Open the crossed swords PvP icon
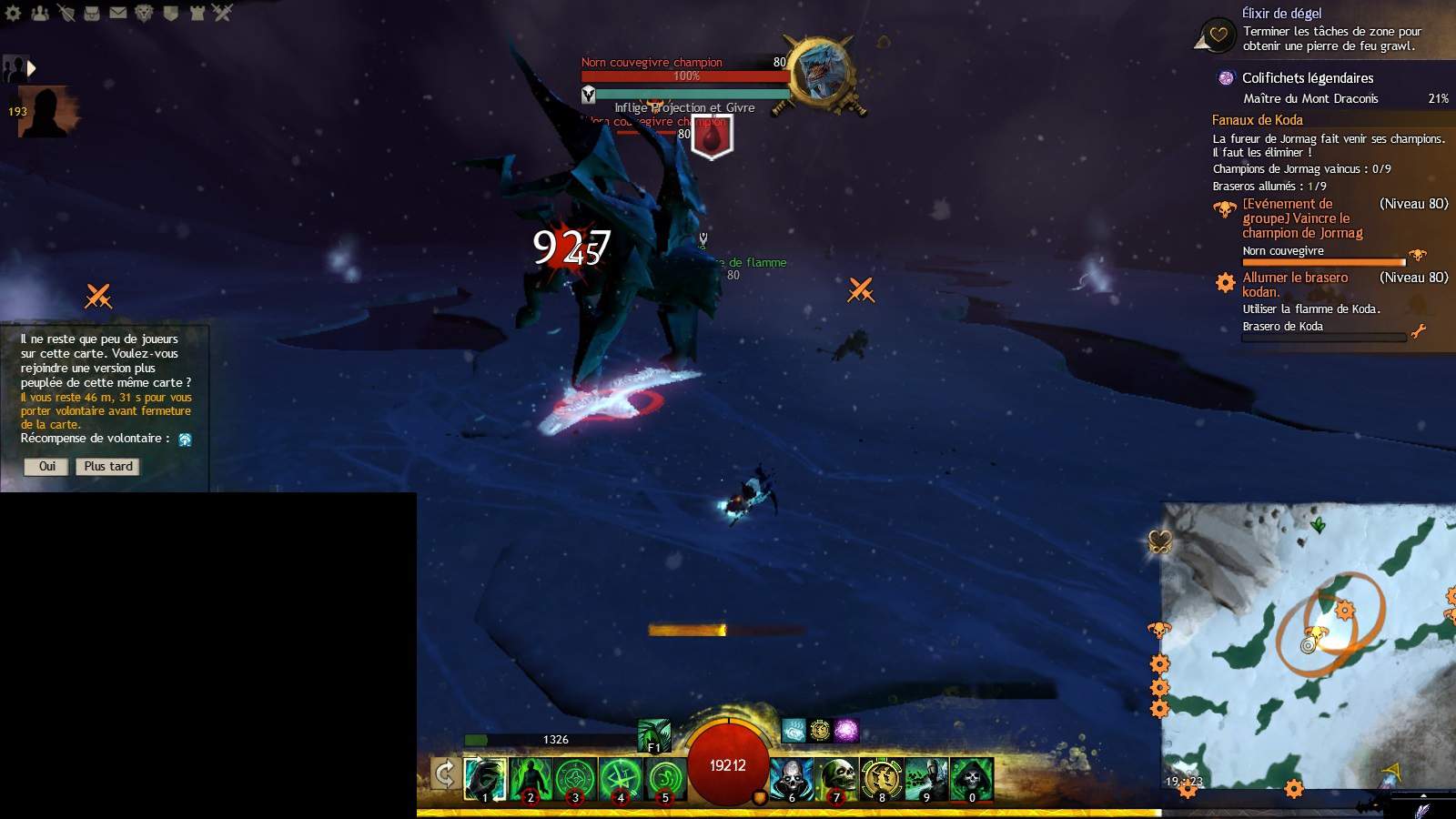This screenshot has height=819, width=1456. pos(223,13)
